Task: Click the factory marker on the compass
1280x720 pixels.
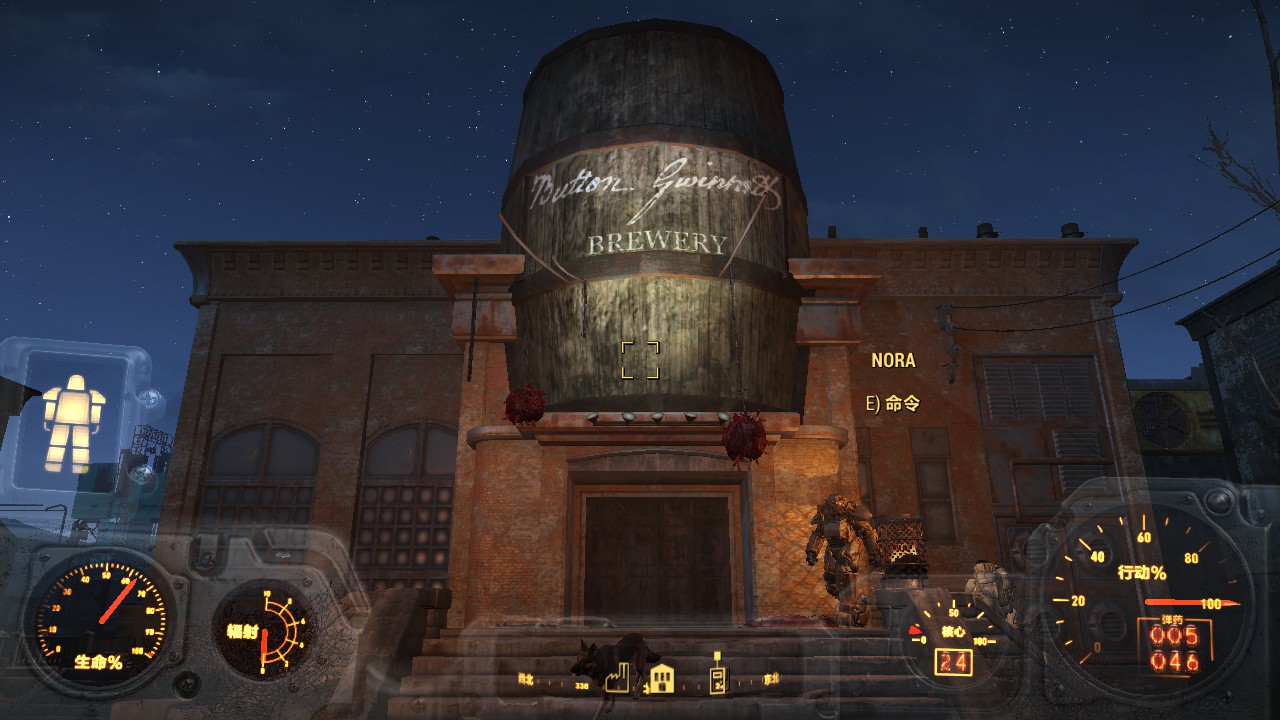Action: coord(615,678)
